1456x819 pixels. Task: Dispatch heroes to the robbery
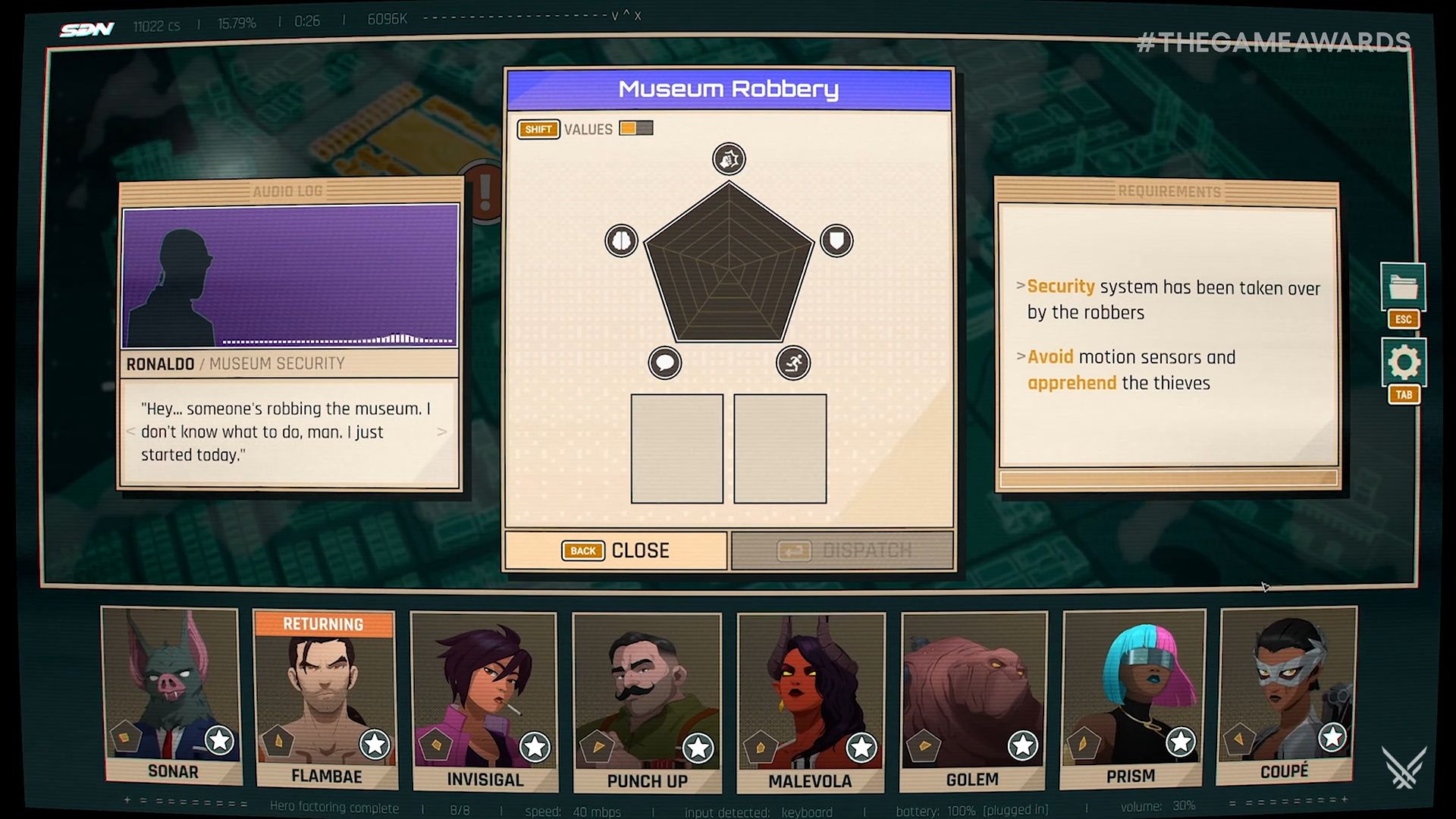843,551
